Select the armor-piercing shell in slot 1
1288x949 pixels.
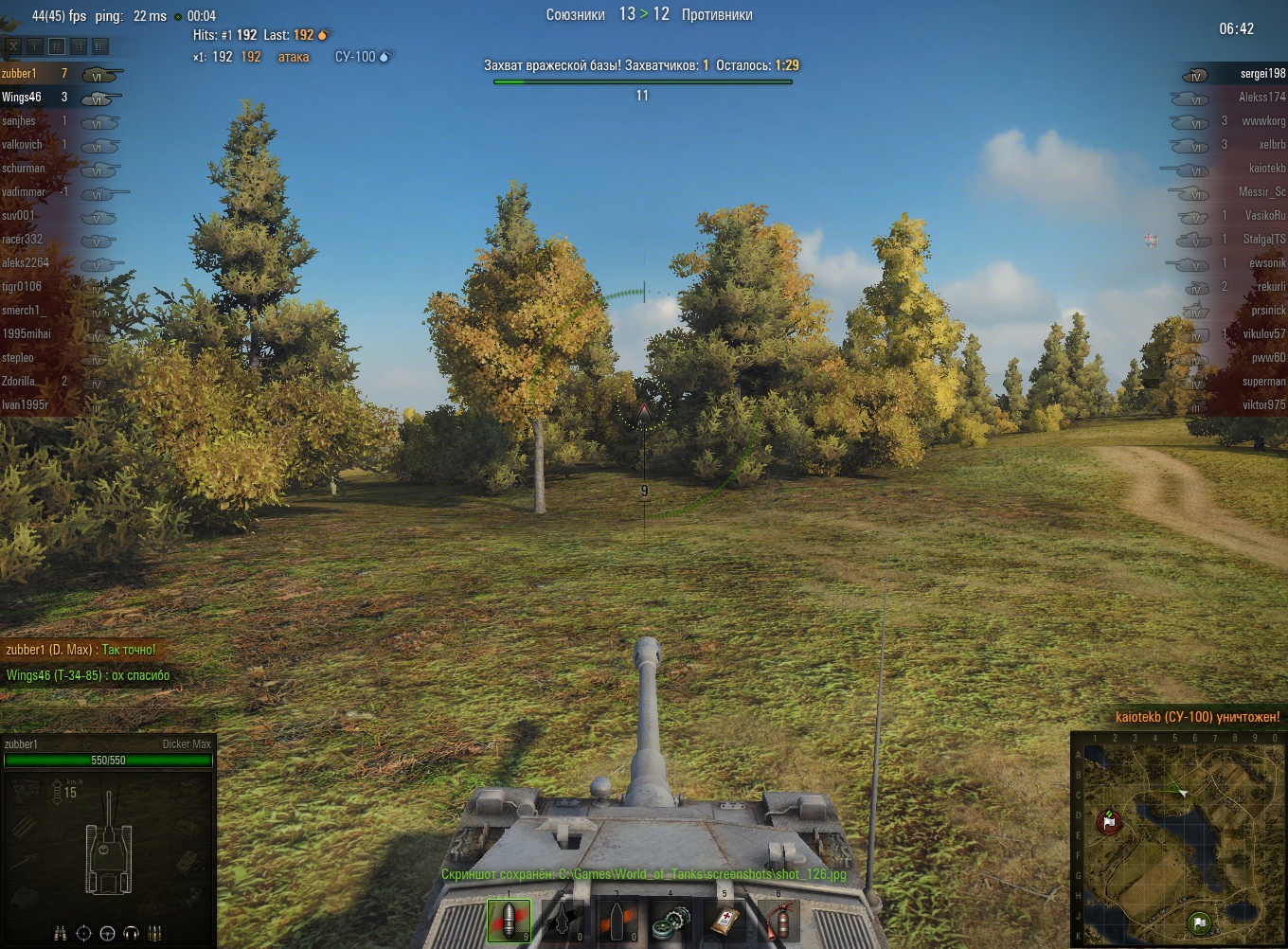point(509,920)
